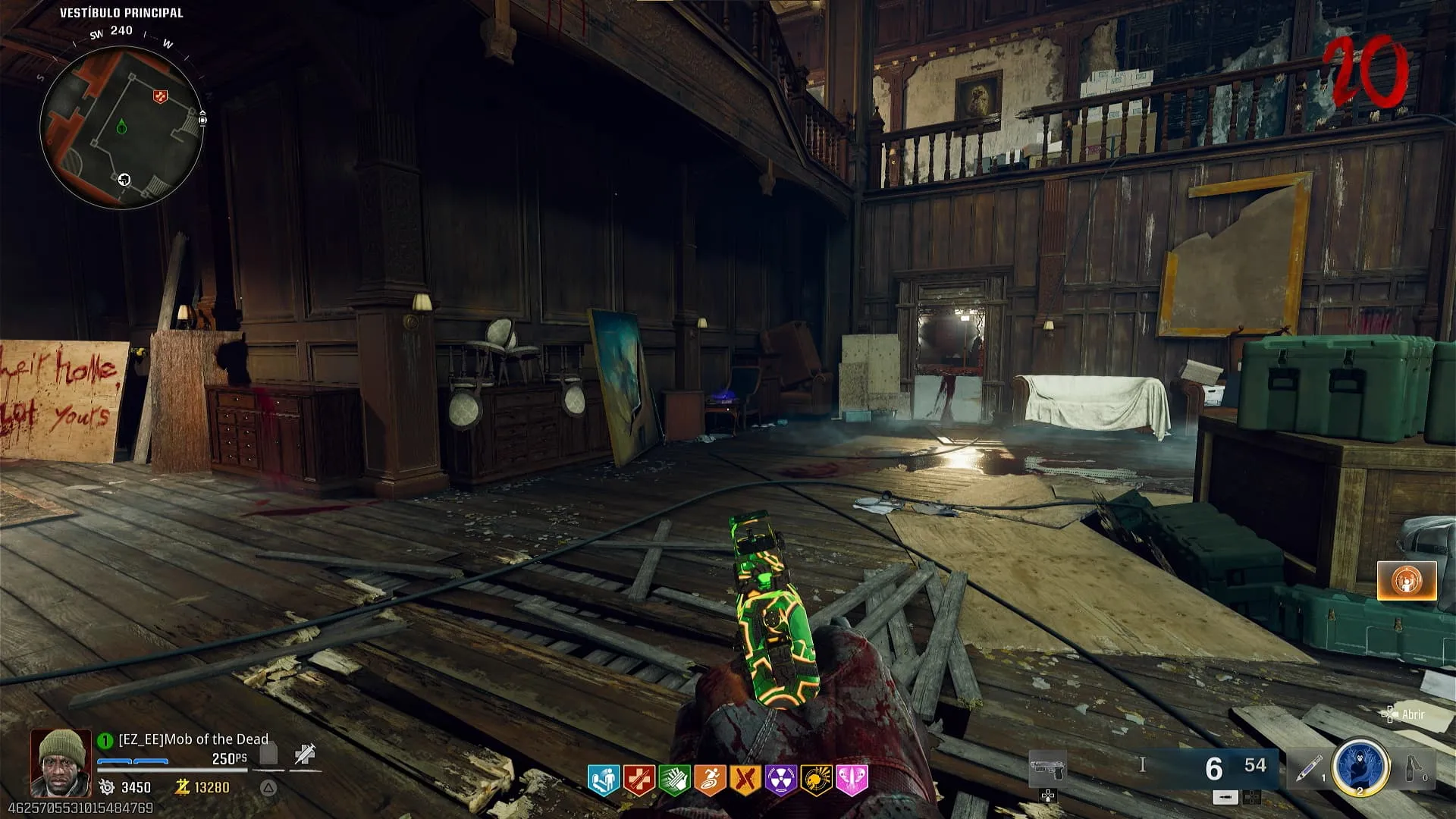Click the orange Stamin-Up perk icon
This screenshot has width=1456, height=819.
710,780
